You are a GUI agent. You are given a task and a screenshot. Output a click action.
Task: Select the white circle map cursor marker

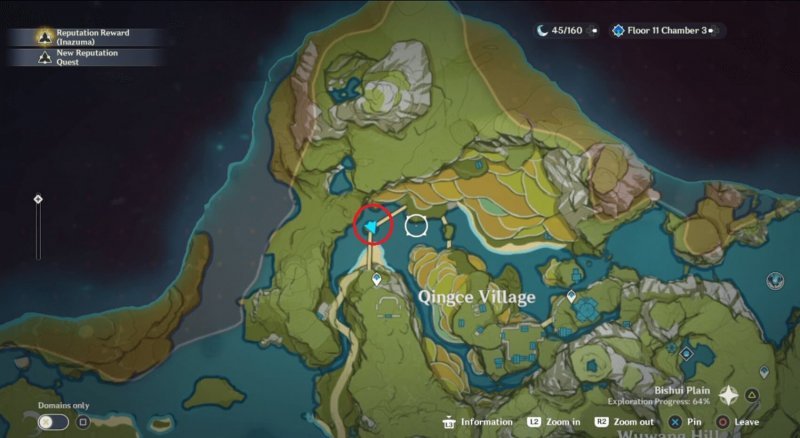click(x=416, y=225)
